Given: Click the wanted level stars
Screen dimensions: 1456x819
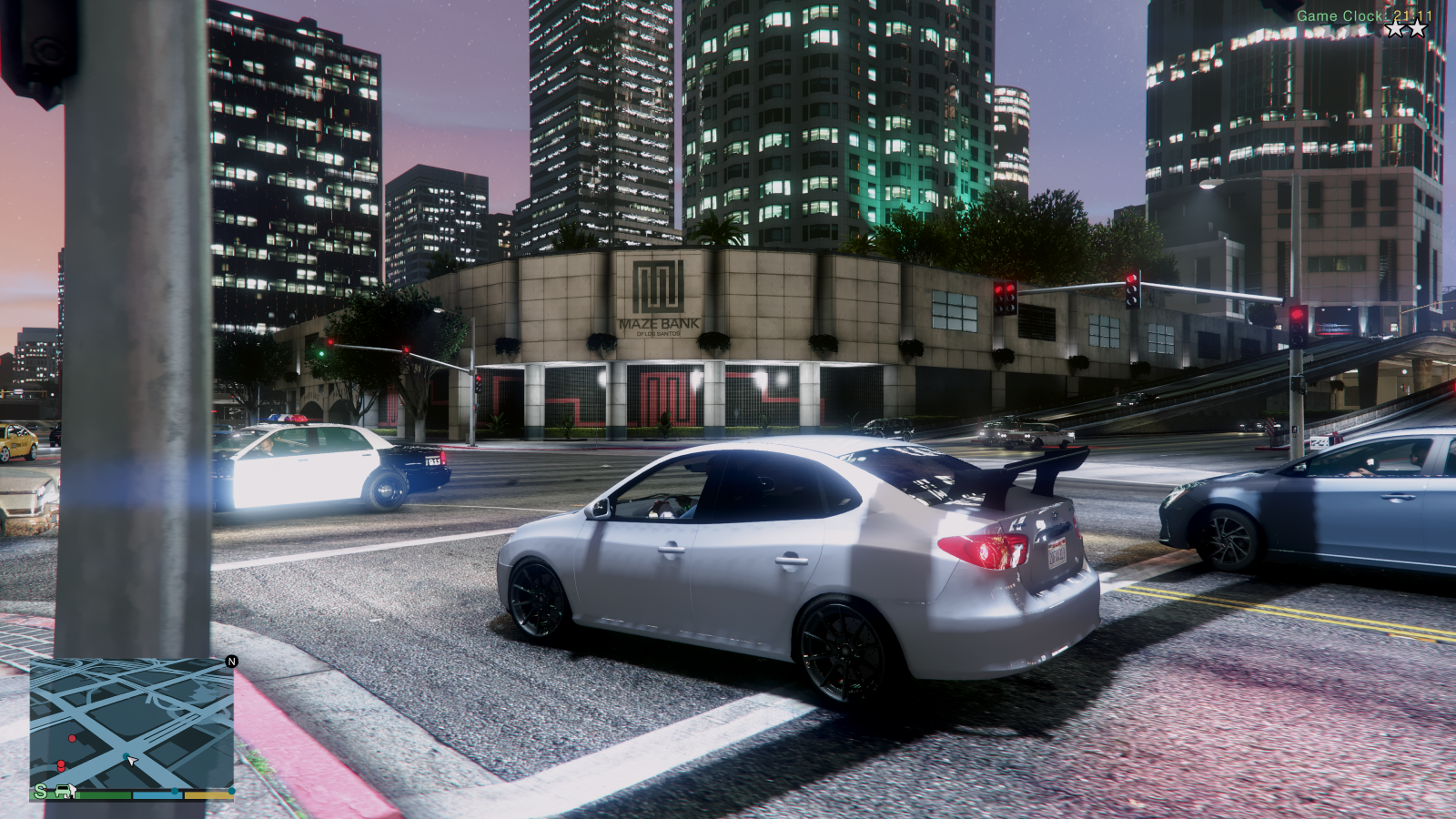Looking at the screenshot, I should click(1406, 29).
